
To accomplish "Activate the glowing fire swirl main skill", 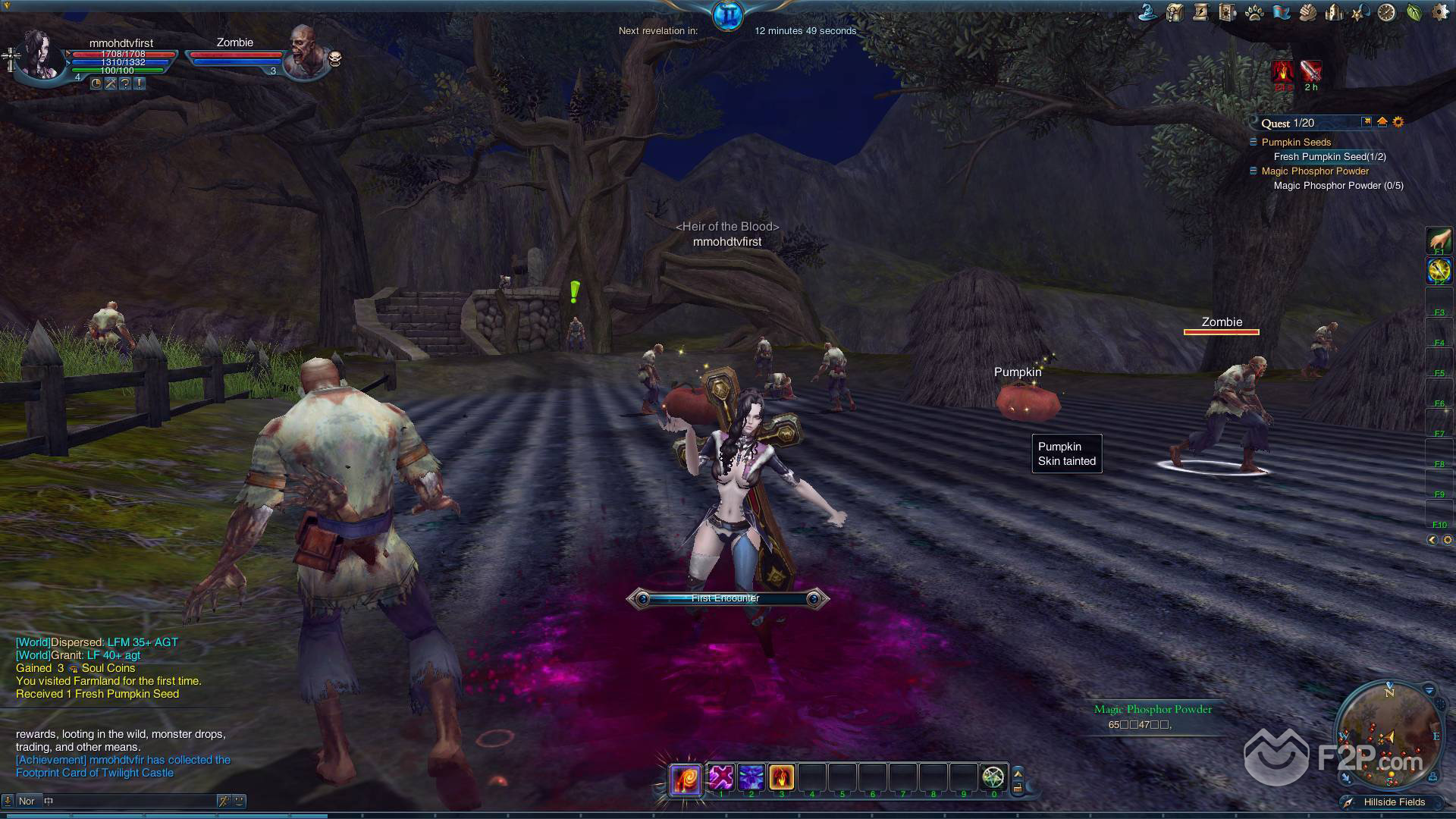I will tap(685, 778).
